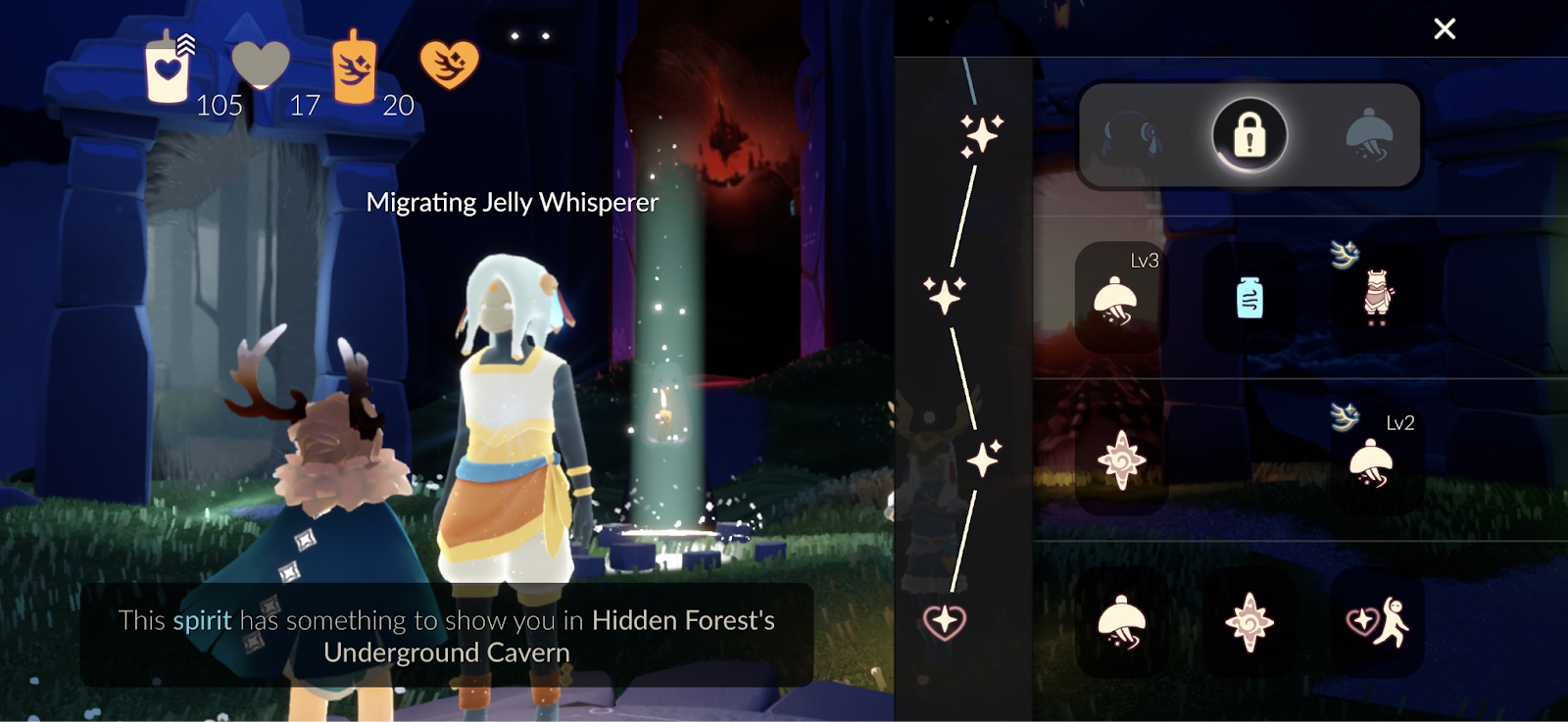Tap the locked padlock node
The width and height of the screenshot is (1568, 722).
coord(1249,135)
